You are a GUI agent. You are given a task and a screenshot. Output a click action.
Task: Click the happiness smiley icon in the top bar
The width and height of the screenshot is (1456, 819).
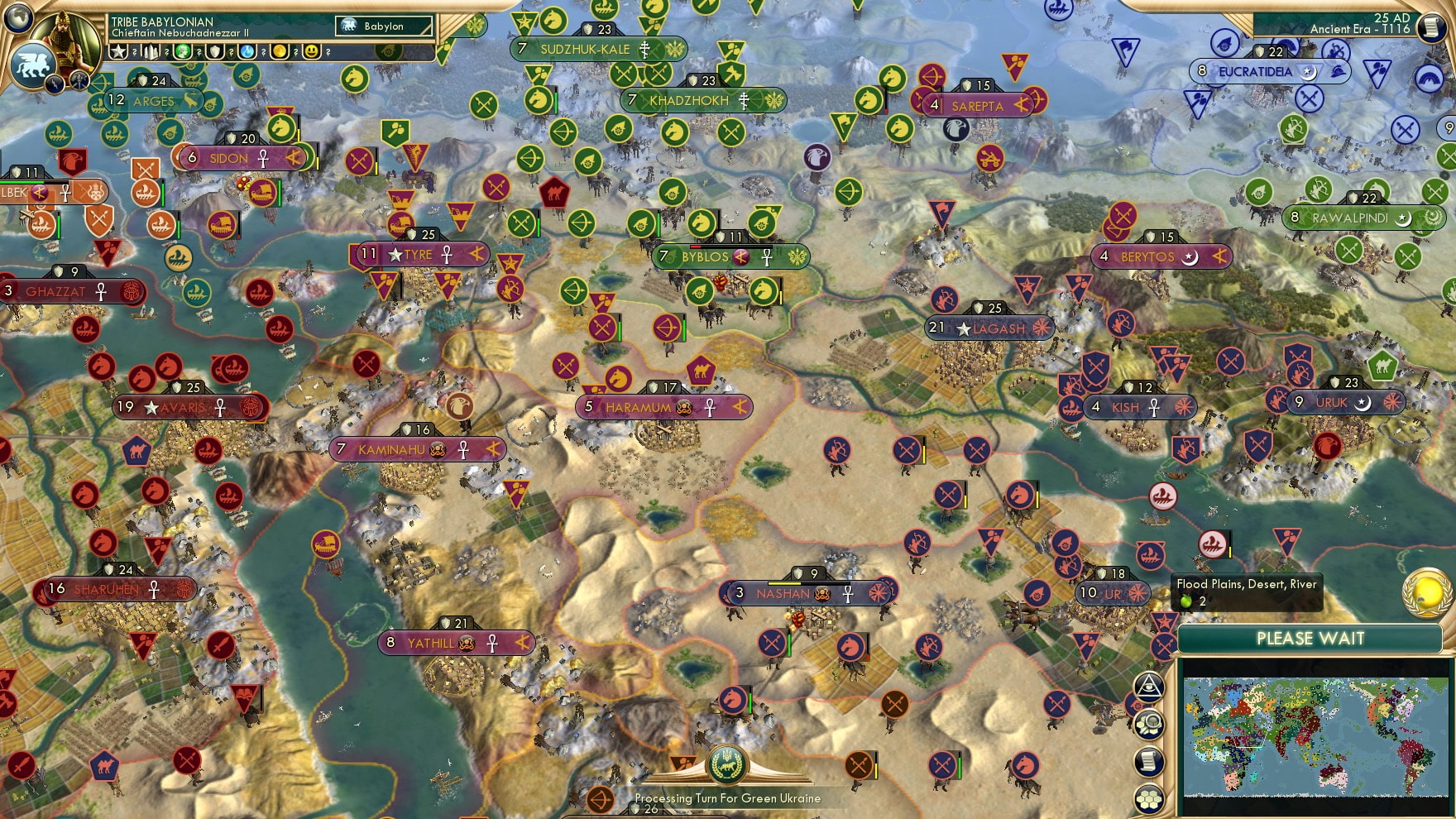click(310, 51)
